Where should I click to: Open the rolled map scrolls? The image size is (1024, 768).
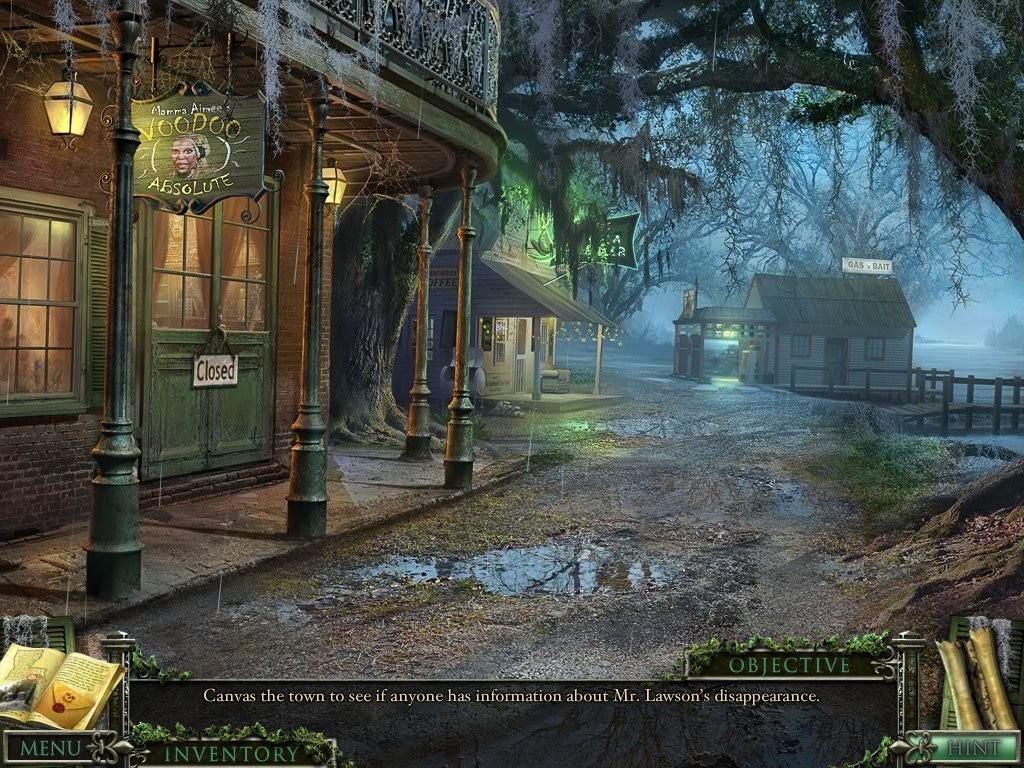coord(974,677)
